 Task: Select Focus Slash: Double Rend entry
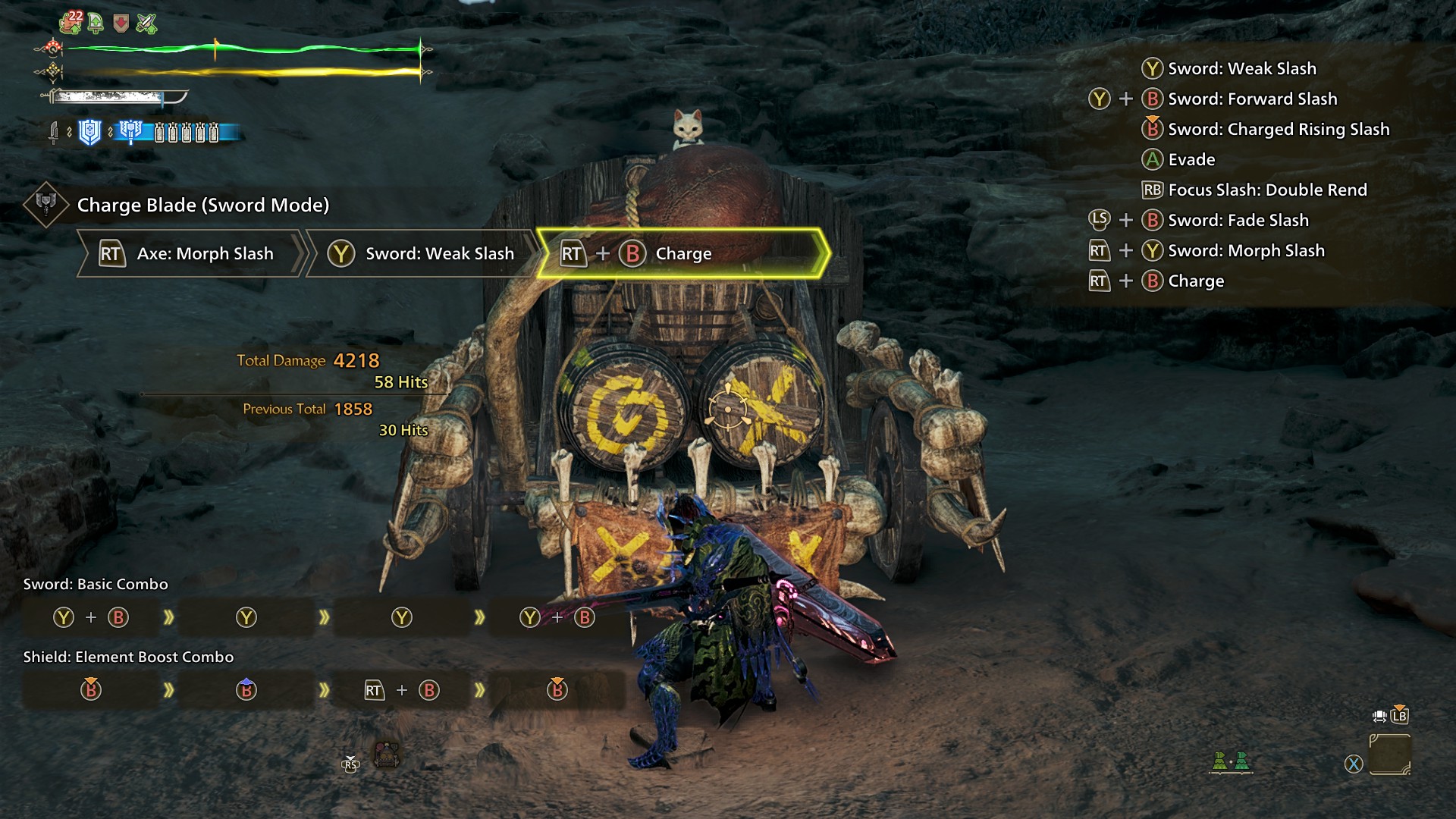point(1267,190)
